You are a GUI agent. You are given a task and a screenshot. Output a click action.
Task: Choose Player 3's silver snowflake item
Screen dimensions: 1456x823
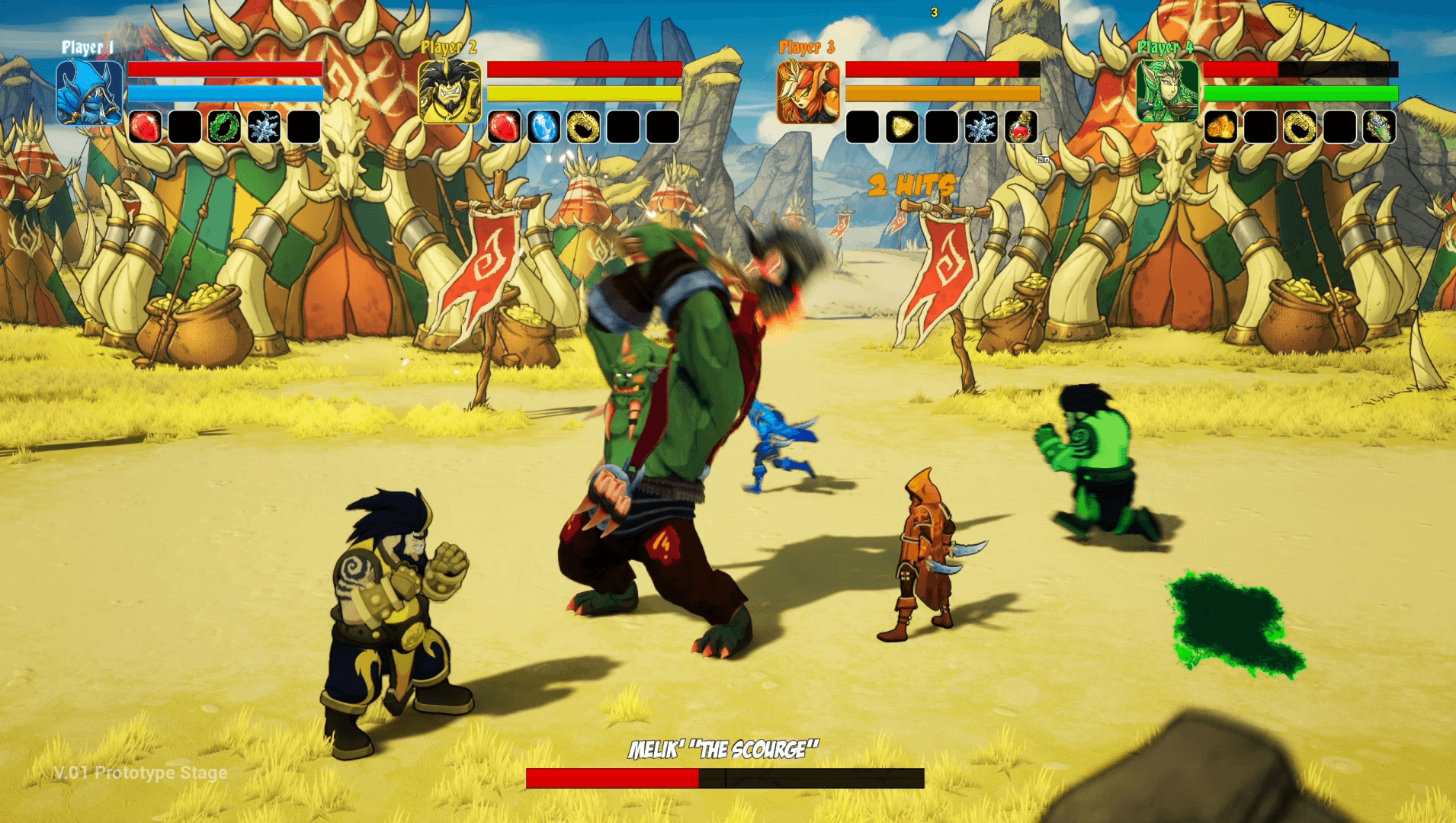[x=981, y=127]
